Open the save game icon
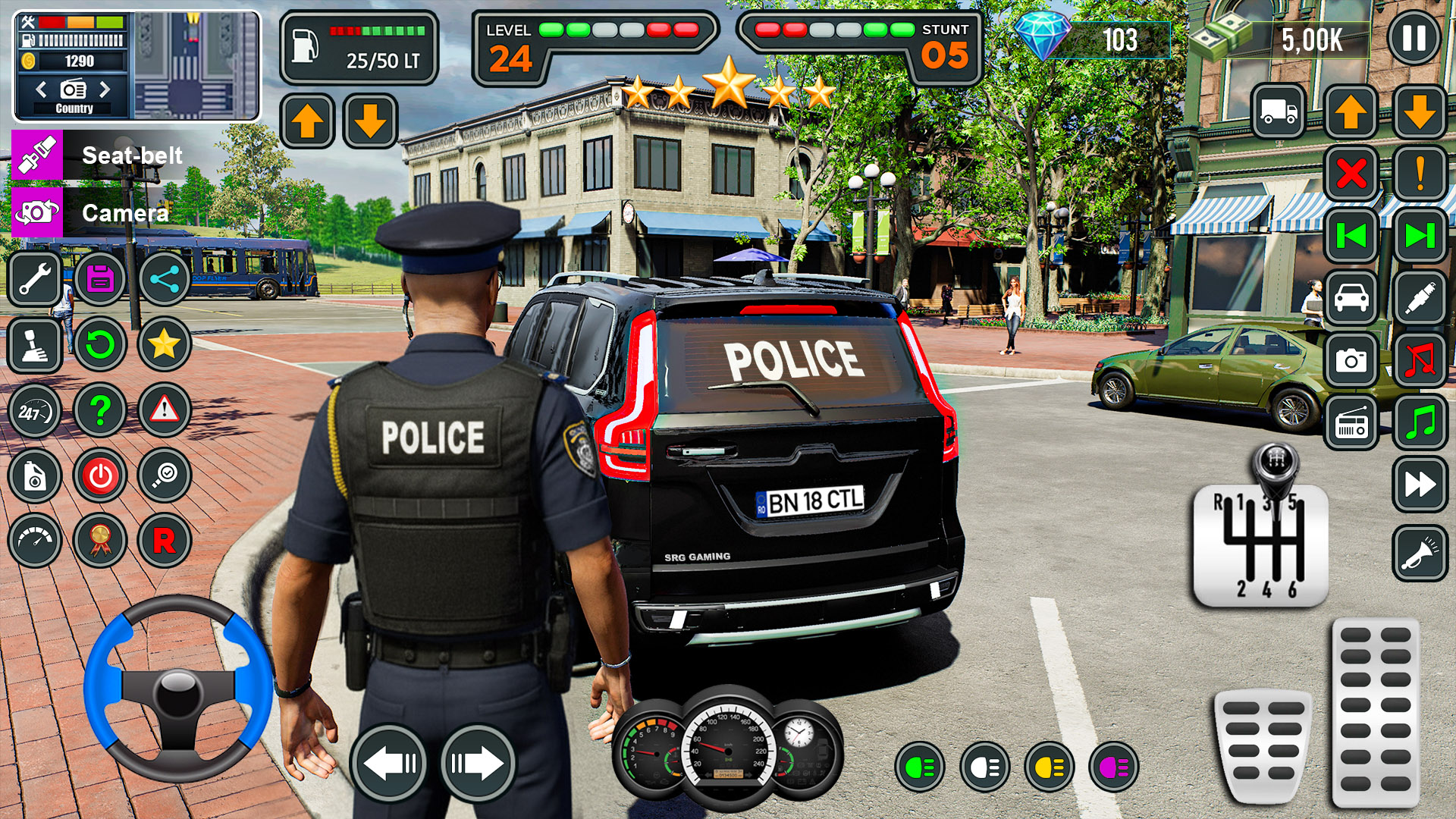The width and height of the screenshot is (1456, 819). [99, 279]
